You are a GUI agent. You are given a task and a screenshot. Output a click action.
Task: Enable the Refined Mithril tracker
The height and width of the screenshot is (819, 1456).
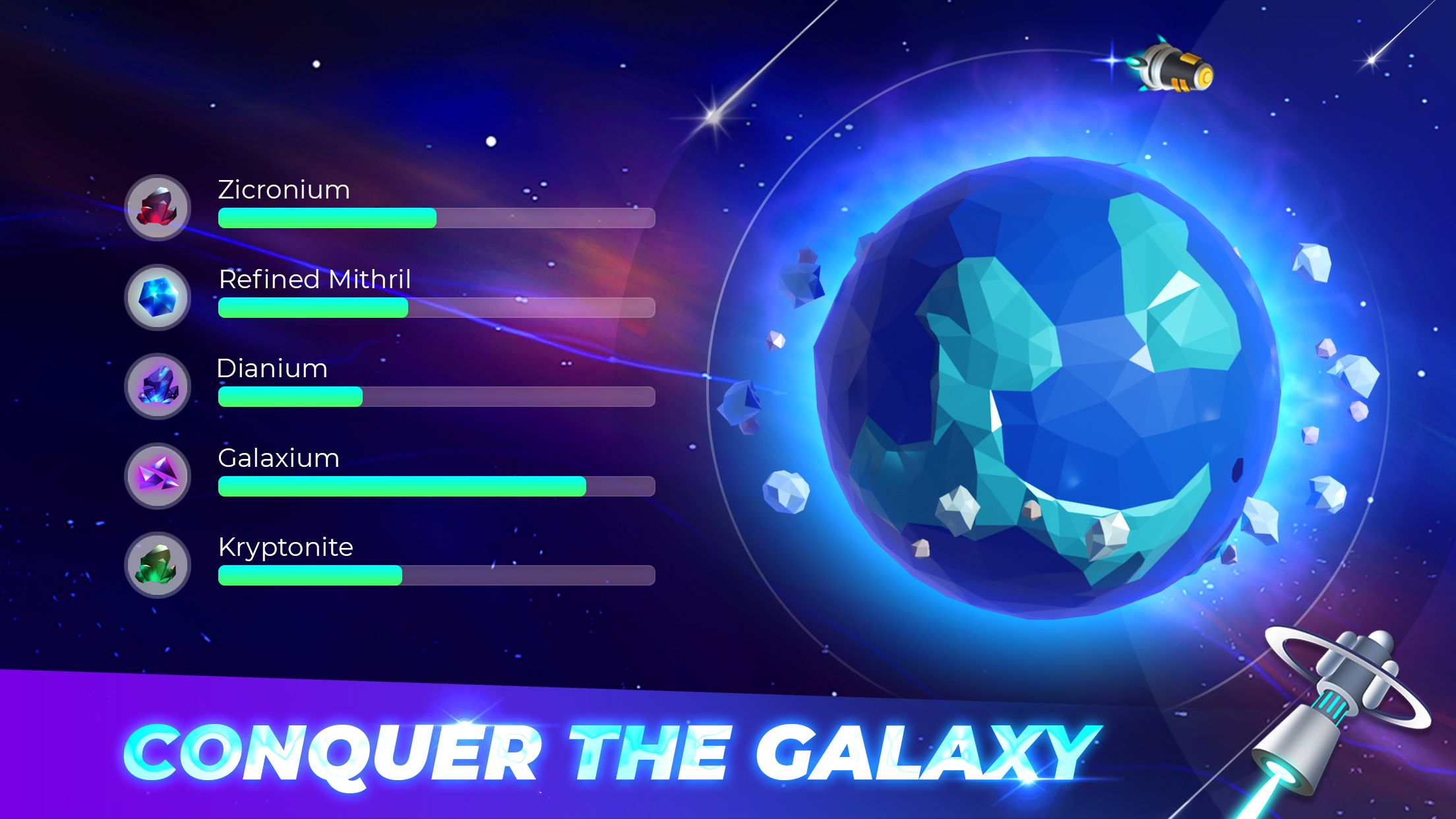pos(435,308)
